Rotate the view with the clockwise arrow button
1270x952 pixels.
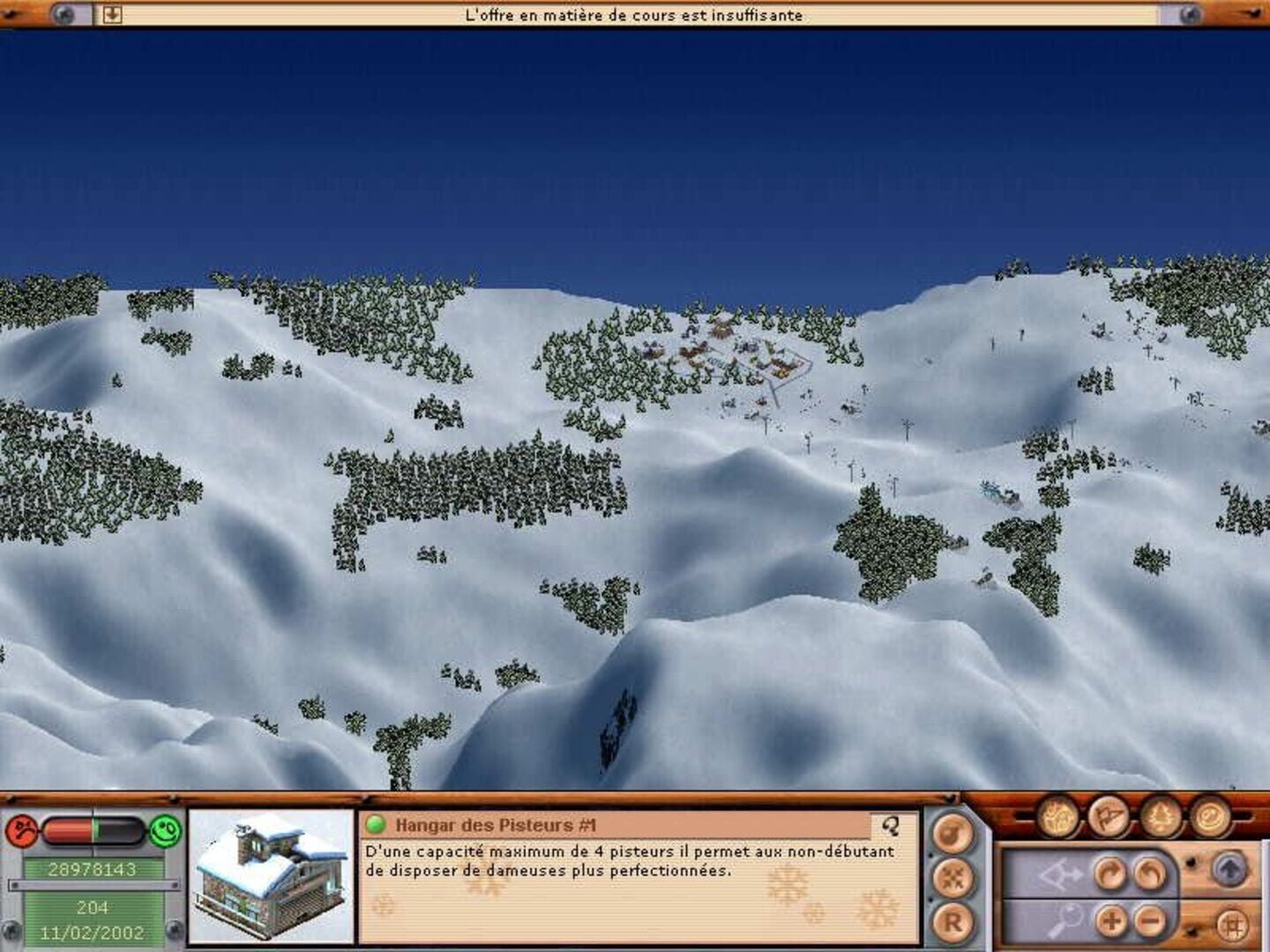click(1108, 873)
